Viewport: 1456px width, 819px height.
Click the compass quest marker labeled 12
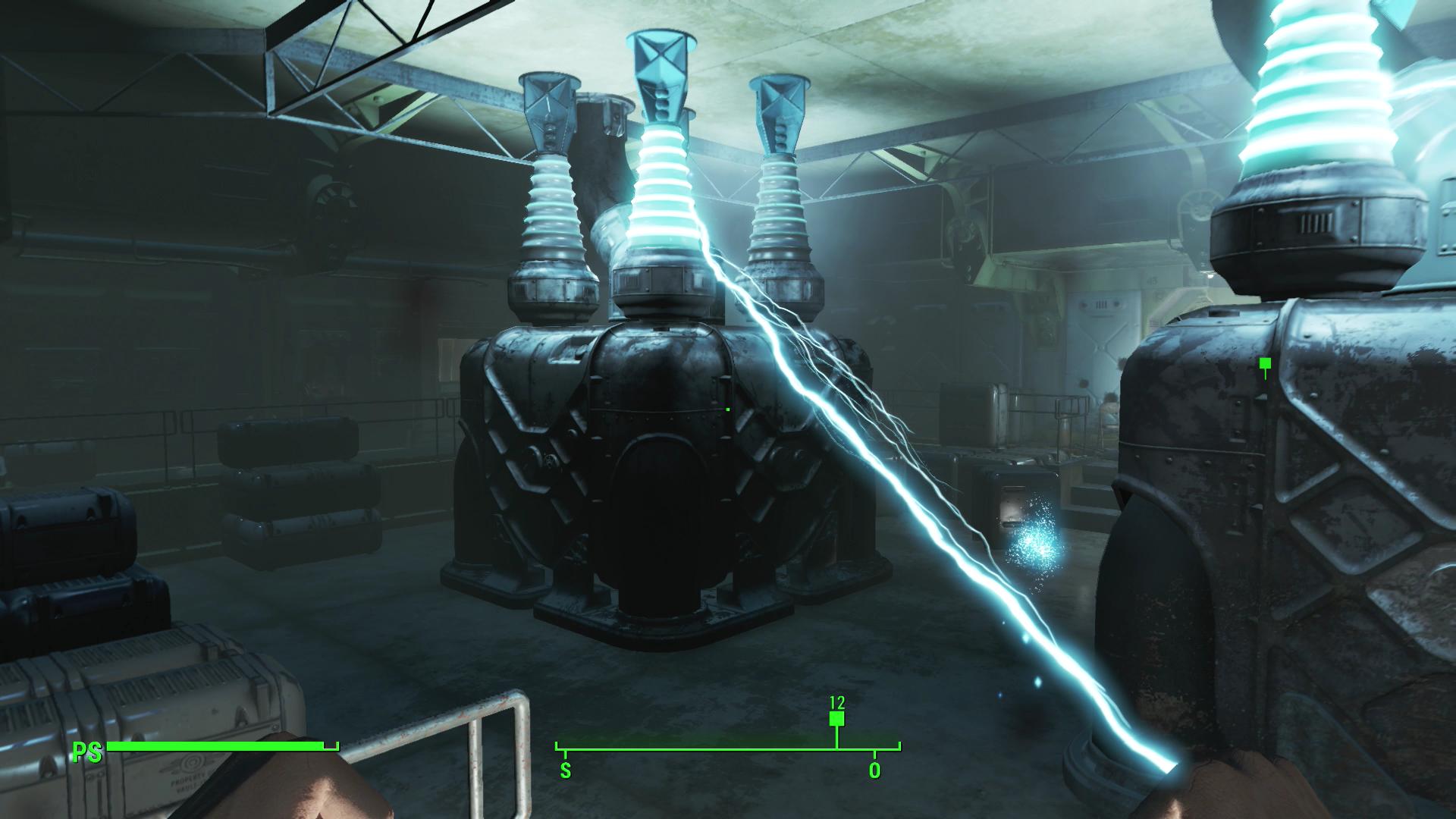point(836,719)
